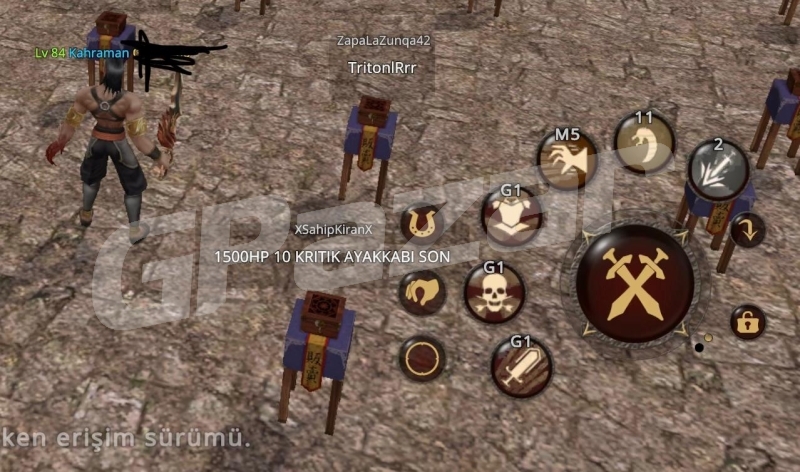Activate the M5 dashing hand skill
The width and height of the screenshot is (800, 472).
coord(568,159)
